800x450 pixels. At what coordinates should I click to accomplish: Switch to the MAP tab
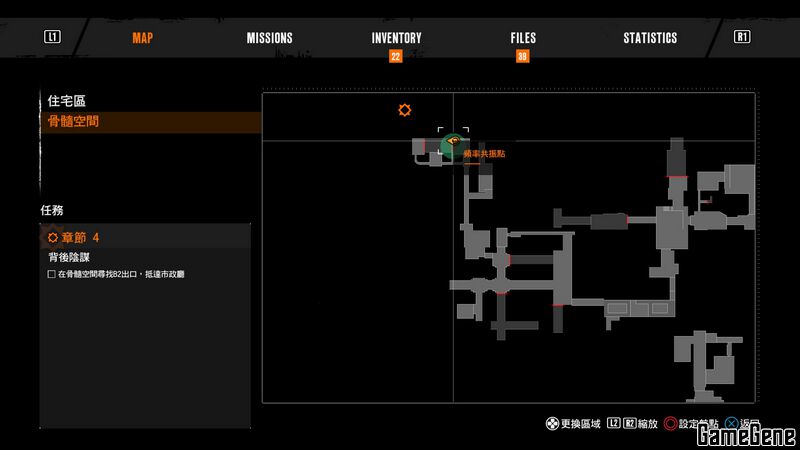pos(142,38)
